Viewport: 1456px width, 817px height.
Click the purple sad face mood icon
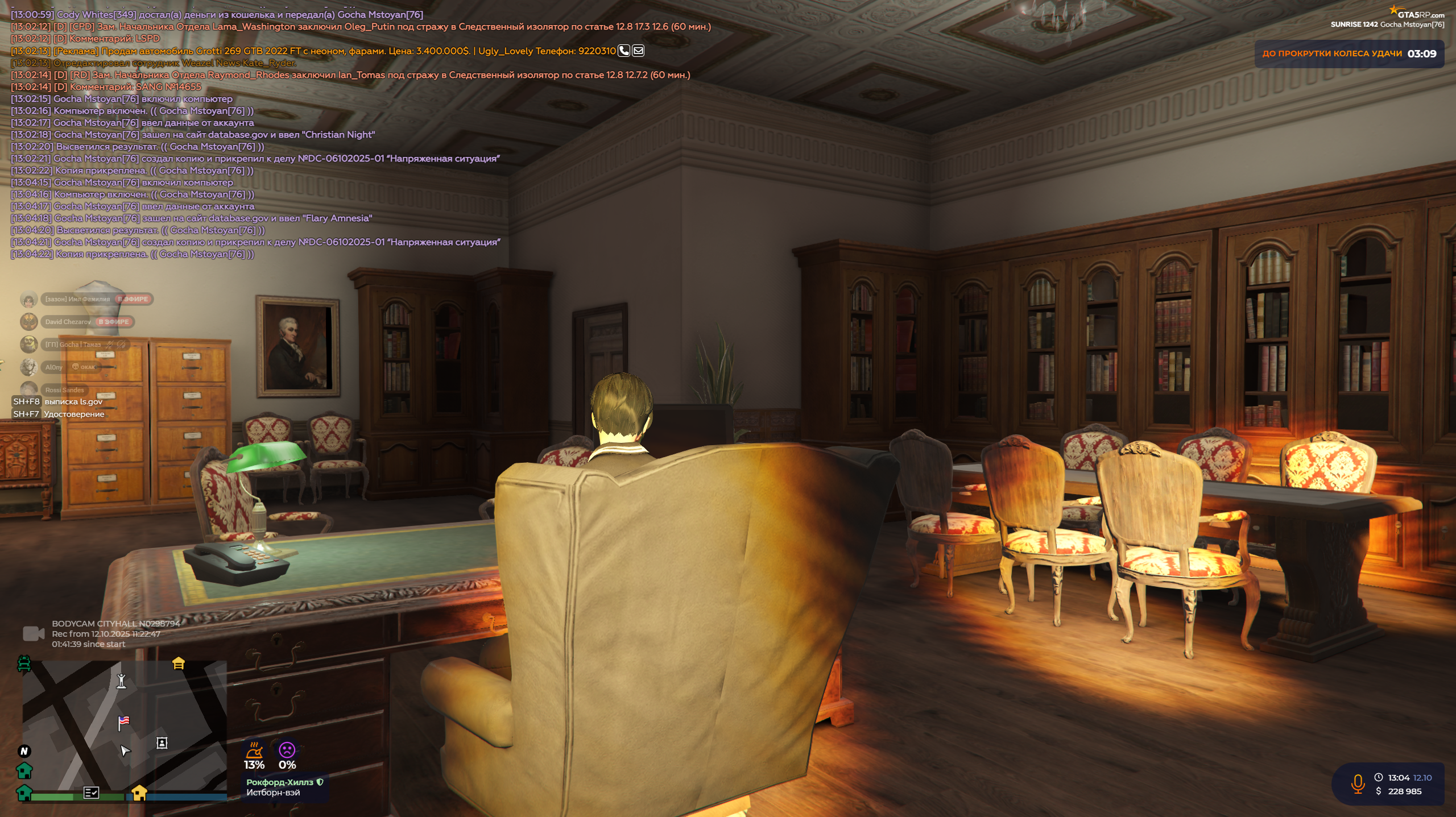[x=287, y=749]
